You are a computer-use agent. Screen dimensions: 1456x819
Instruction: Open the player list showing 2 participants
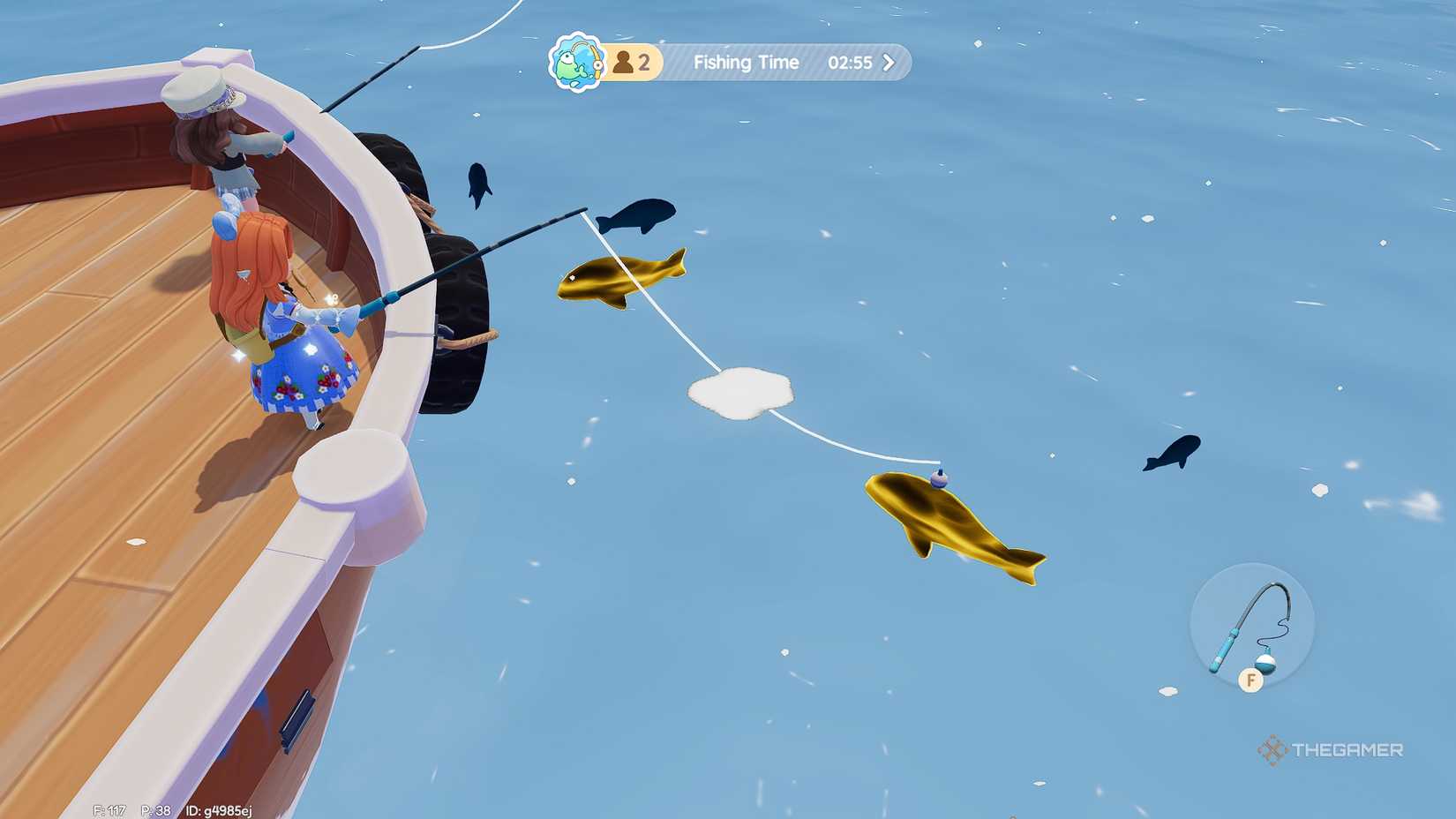click(x=631, y=61)
